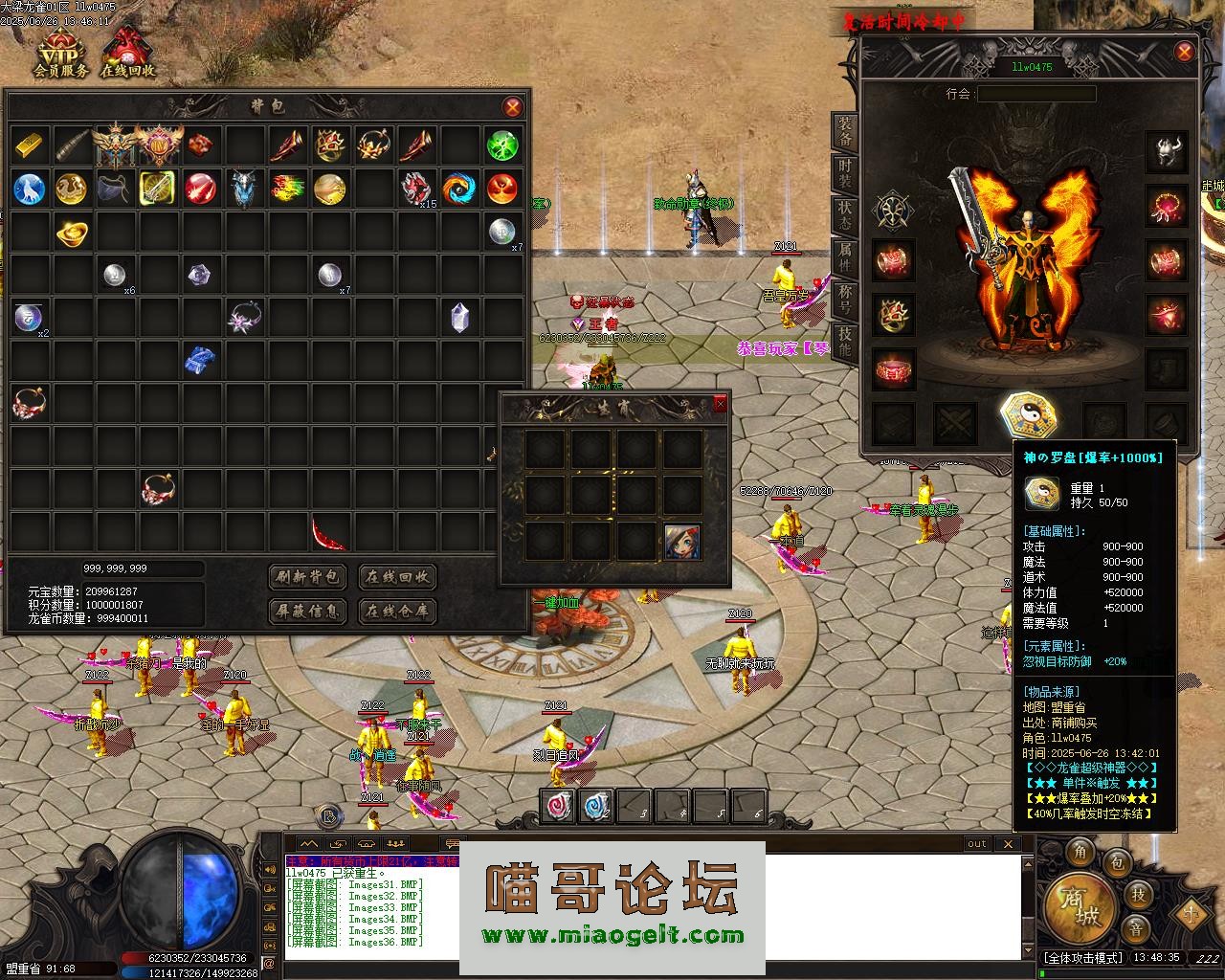Click the 屏蔽信息 button
This screenshot has width=1225, height=980.
pos(307,611)
